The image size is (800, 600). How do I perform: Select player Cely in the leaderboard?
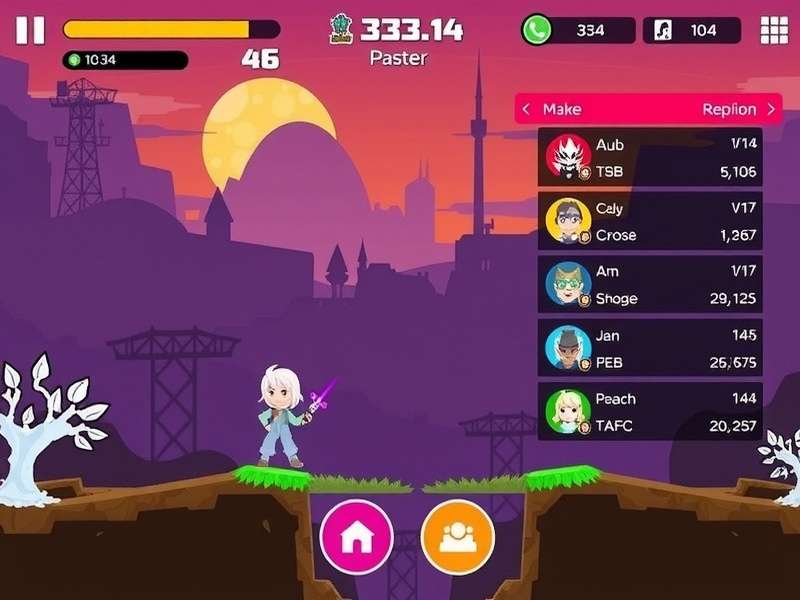650,222
